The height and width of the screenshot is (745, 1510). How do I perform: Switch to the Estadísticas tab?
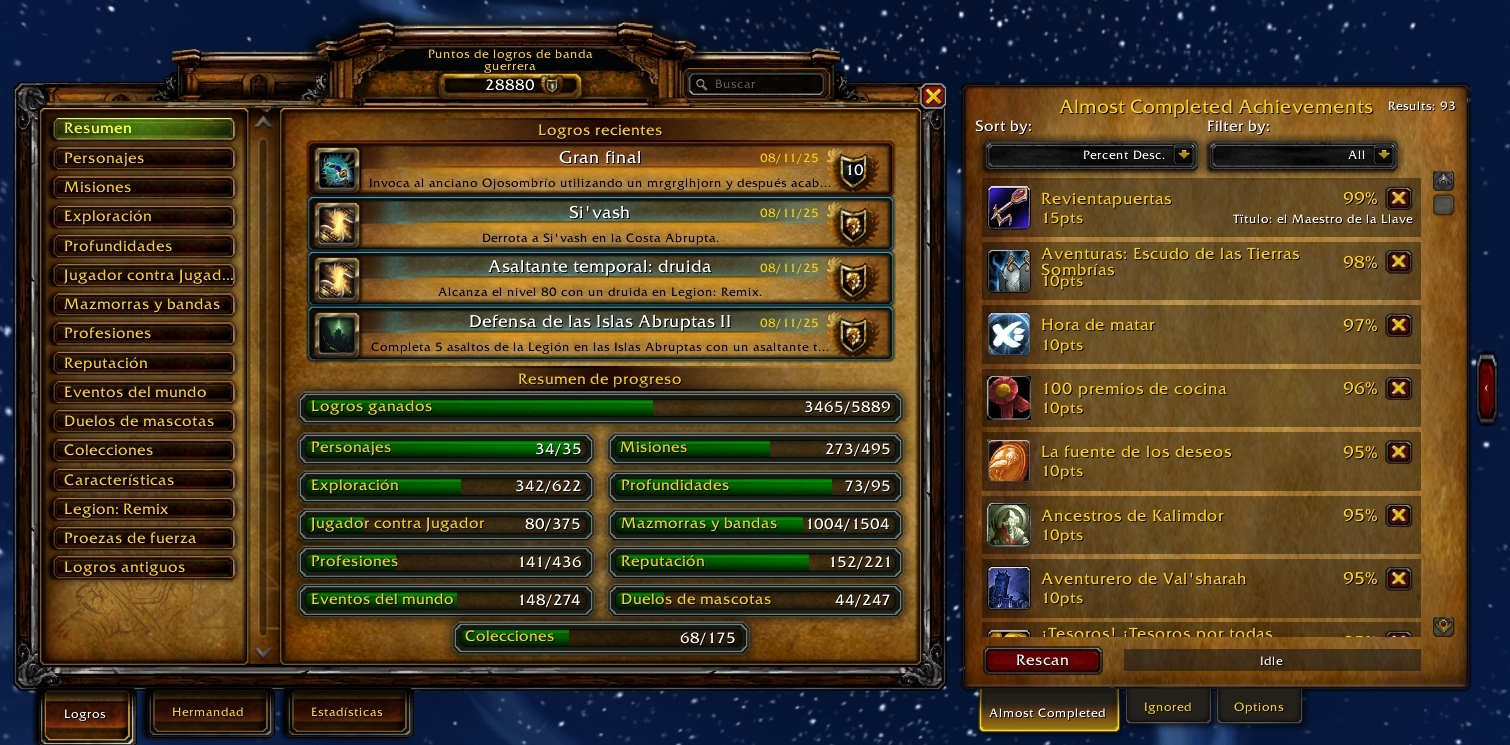(347, 712)
